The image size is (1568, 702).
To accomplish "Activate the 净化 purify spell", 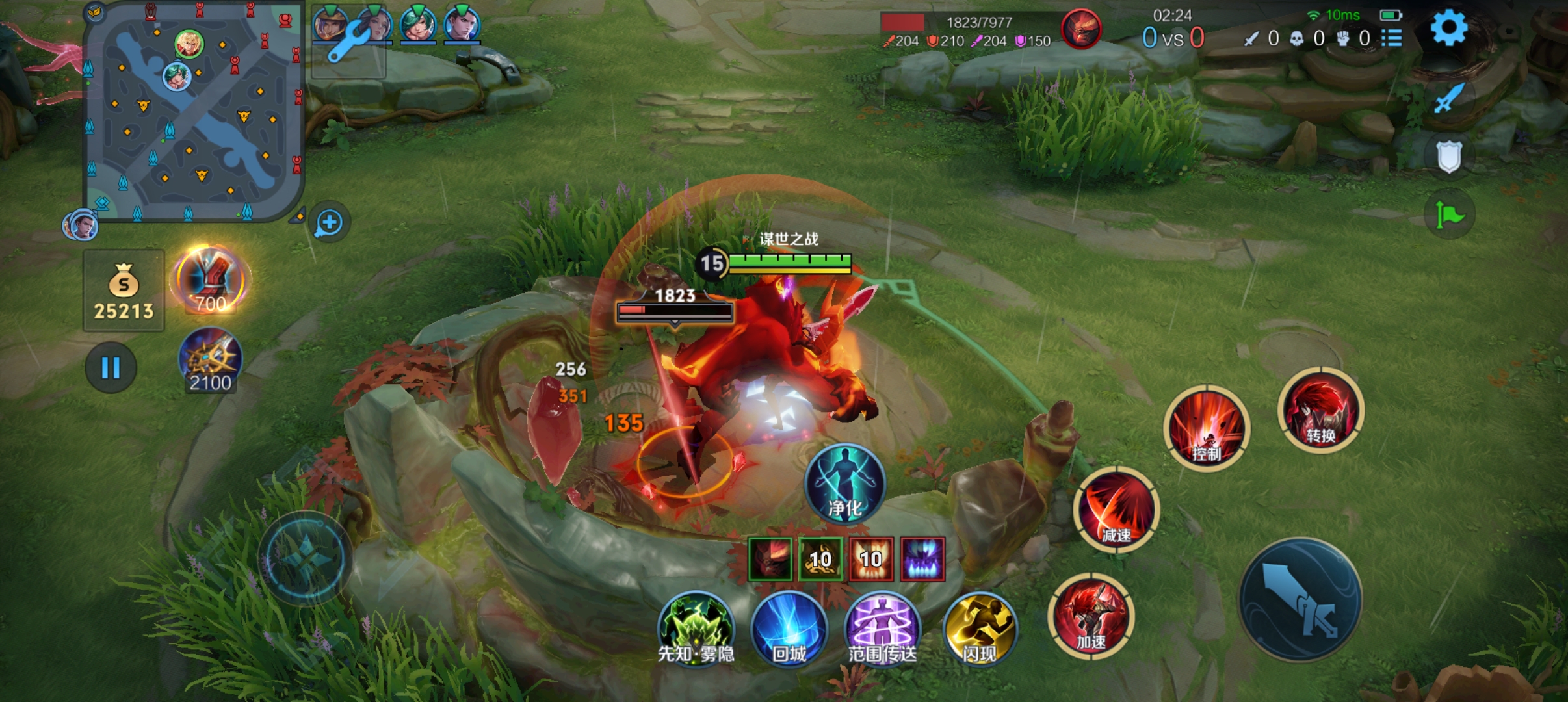I will tap(844, 484).
